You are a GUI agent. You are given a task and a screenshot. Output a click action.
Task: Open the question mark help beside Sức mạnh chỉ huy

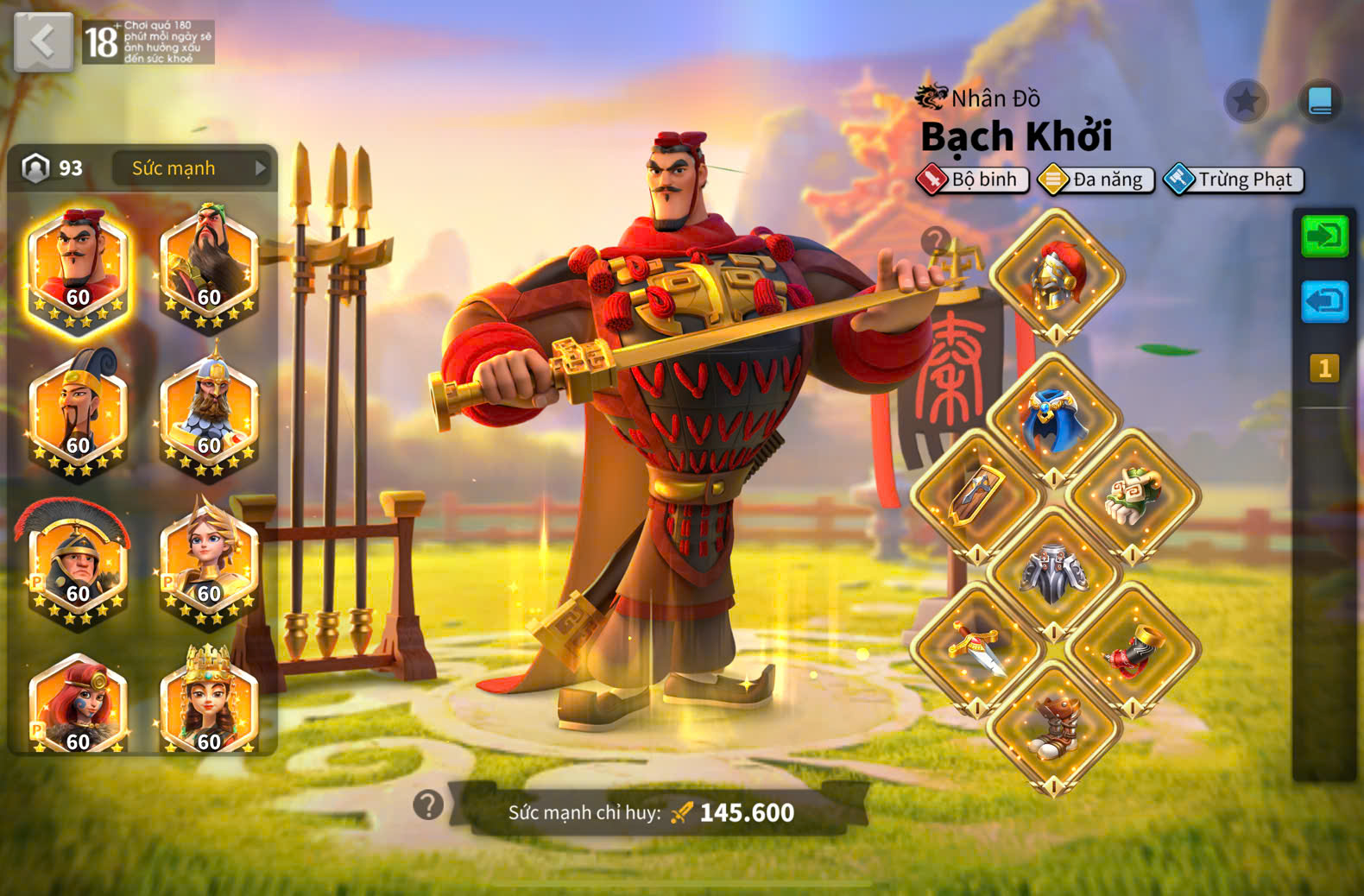(x=428, y=805)
